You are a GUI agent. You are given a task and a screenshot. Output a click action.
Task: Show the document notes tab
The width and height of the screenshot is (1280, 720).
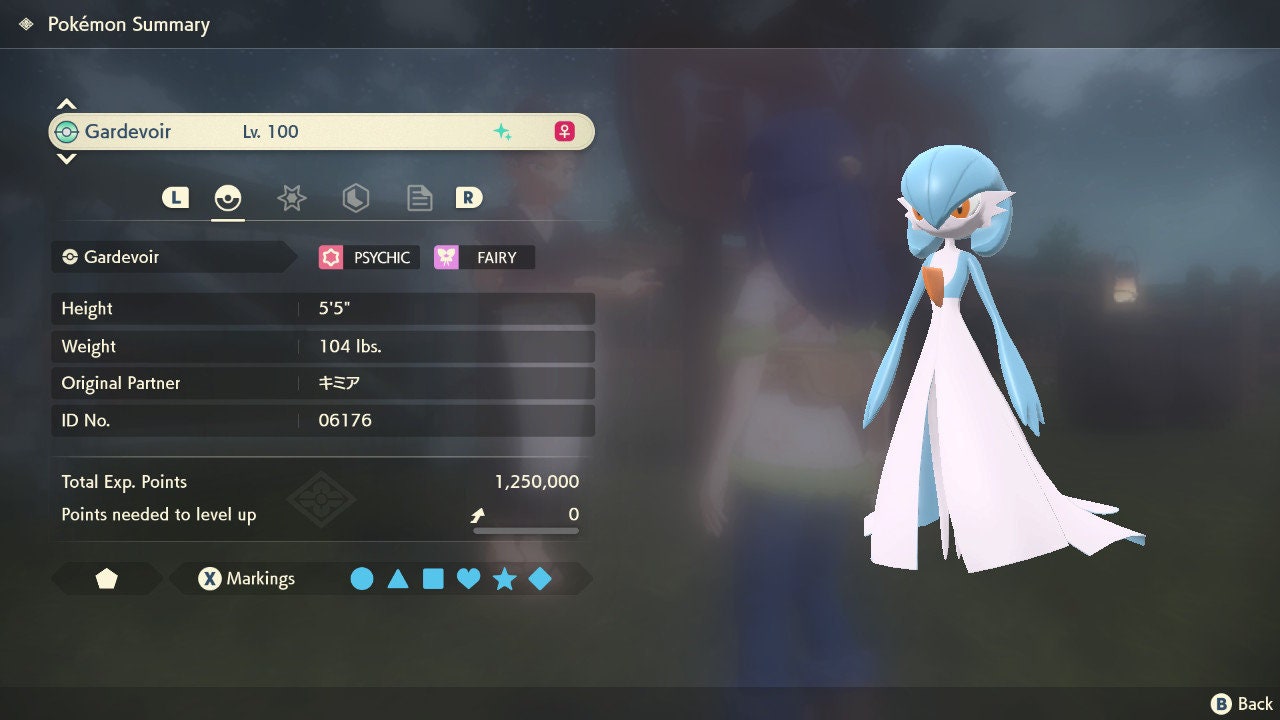click(x=419, y=198)
